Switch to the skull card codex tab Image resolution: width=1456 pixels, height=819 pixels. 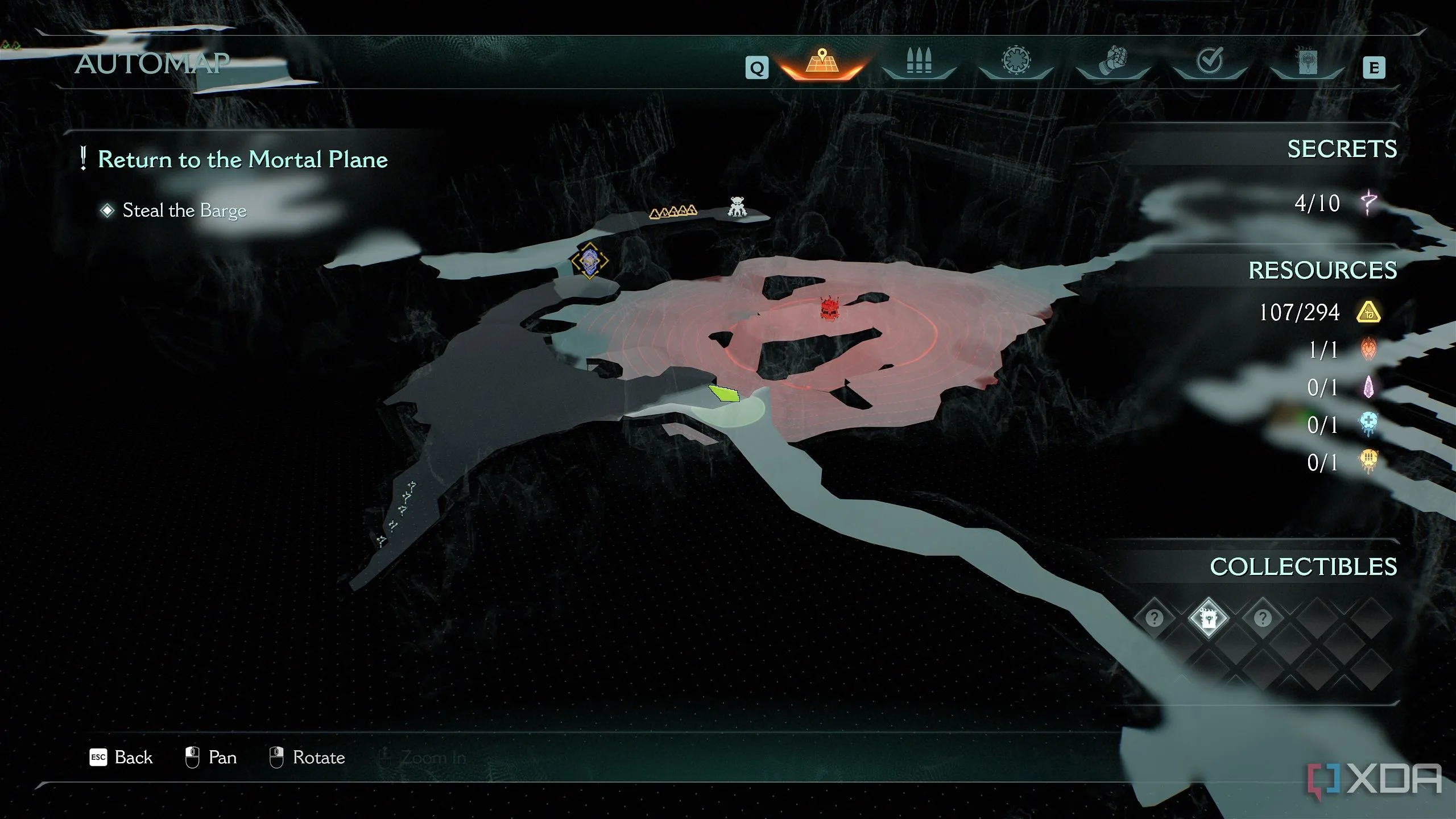(1306, 61)
